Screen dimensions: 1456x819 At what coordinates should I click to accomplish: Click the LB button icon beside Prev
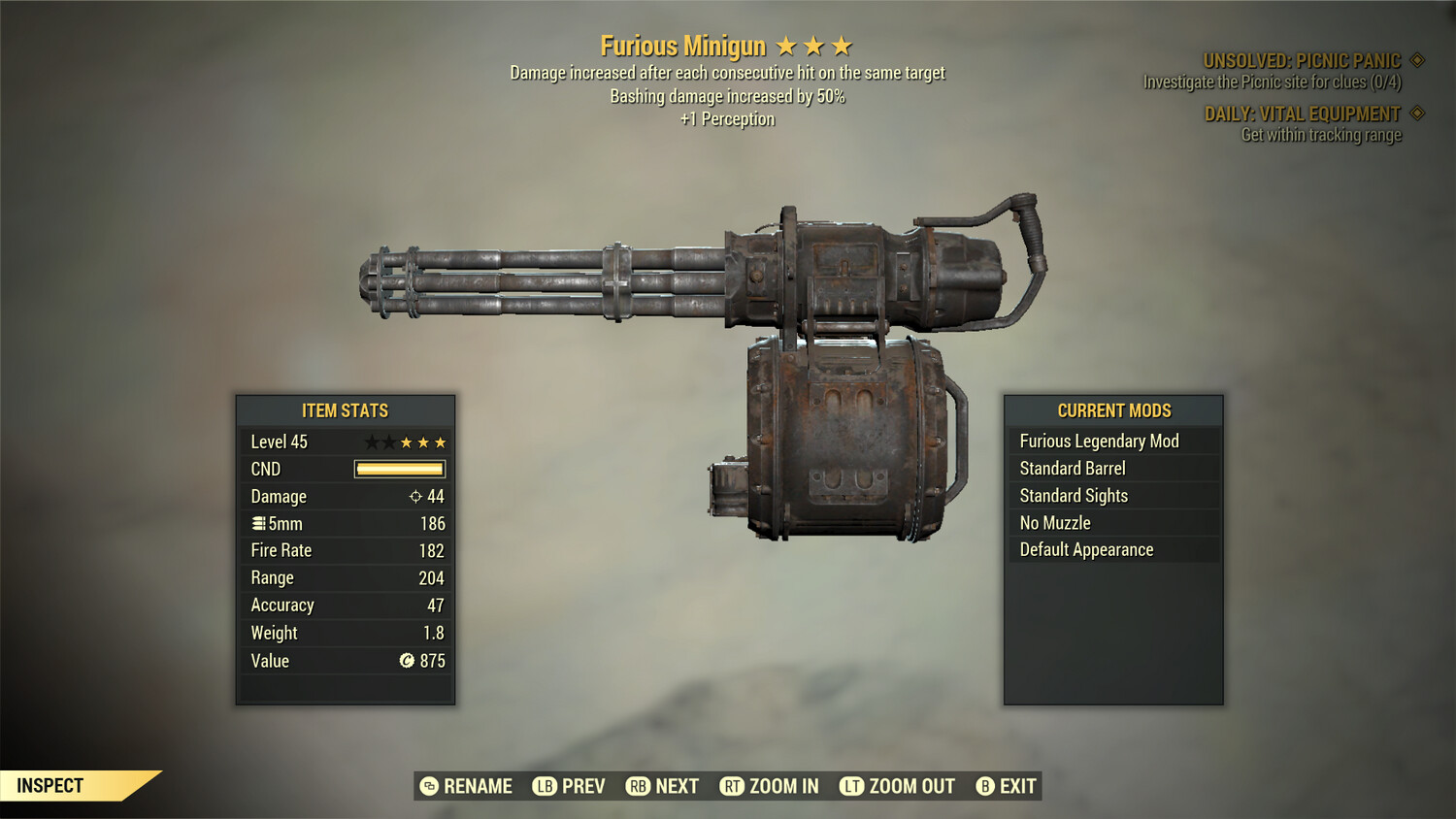click(x=546, y=786)
